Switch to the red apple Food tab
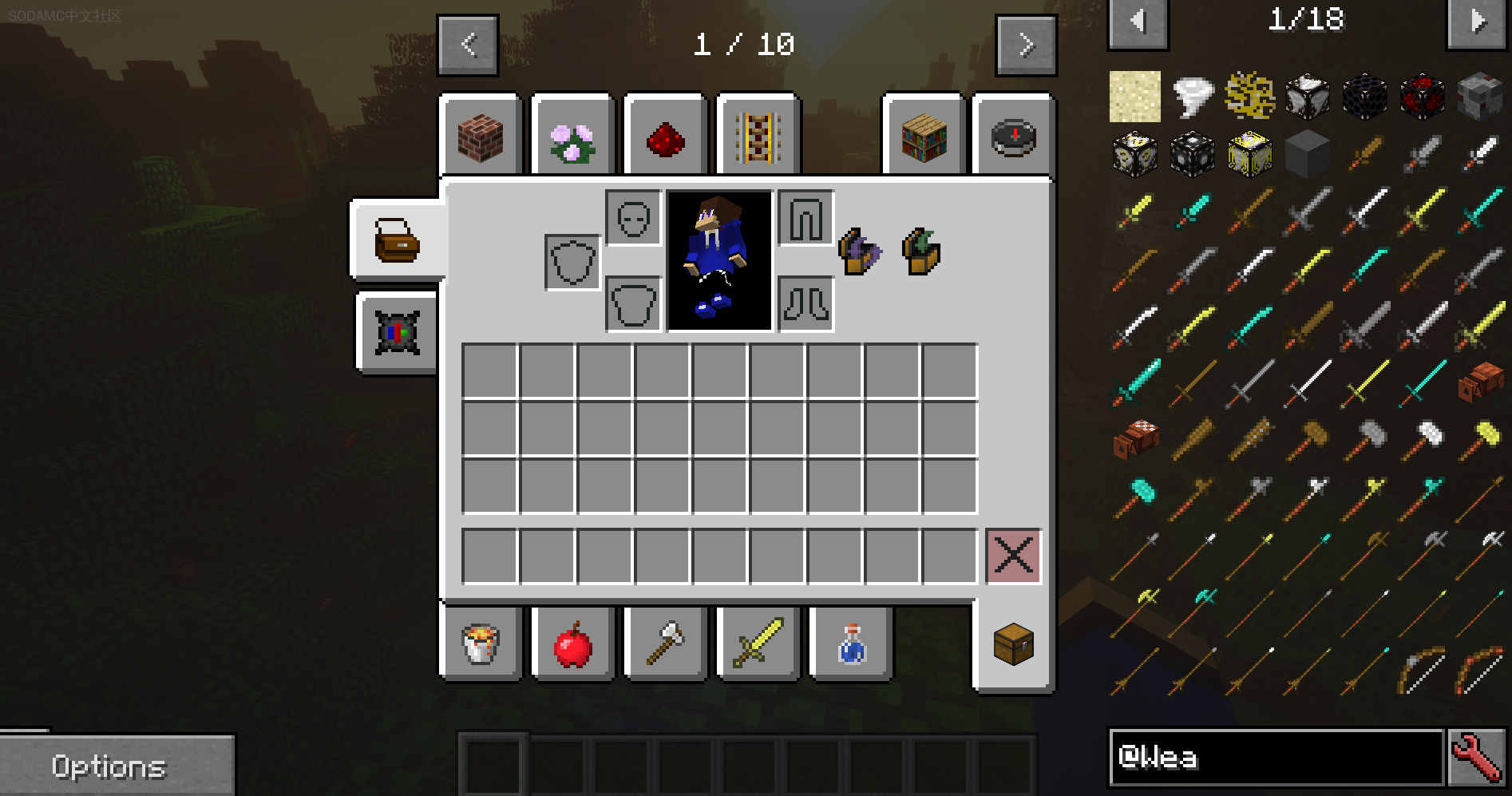1512x796 pixels. pos(572,644)
